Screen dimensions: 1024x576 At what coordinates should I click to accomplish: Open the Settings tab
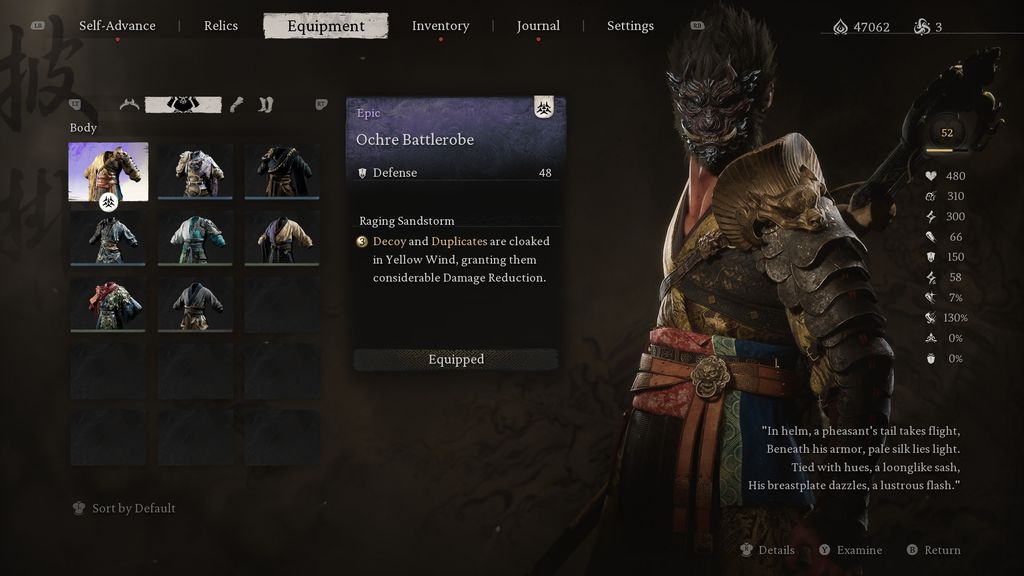click(630, 26)
